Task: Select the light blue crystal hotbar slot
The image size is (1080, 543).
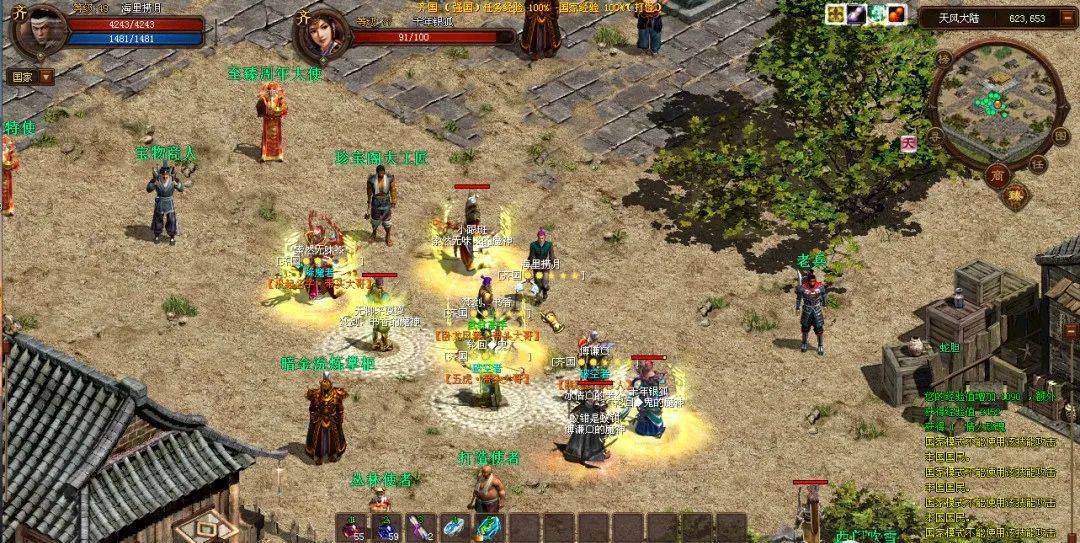Action: coord(454,527)
